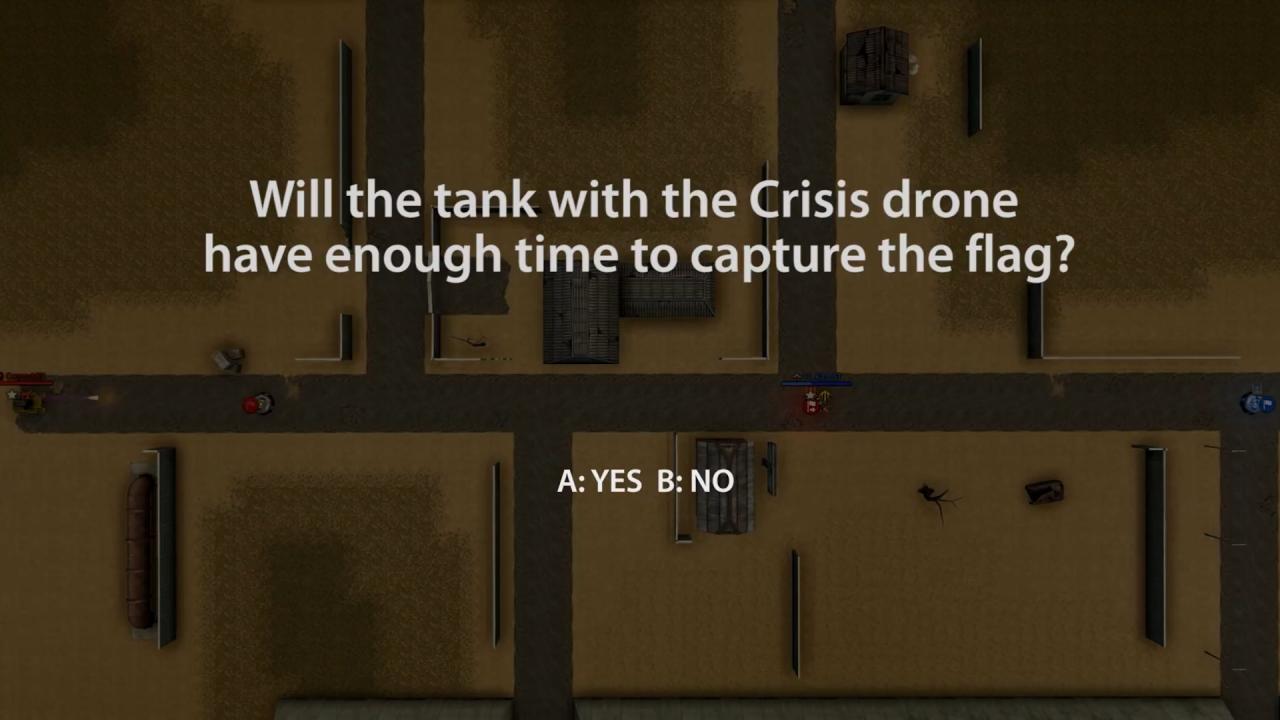The height and width of the screenshot is (720, 1280).
Task: Choose answer B: NO
Action: pos(696,481)
